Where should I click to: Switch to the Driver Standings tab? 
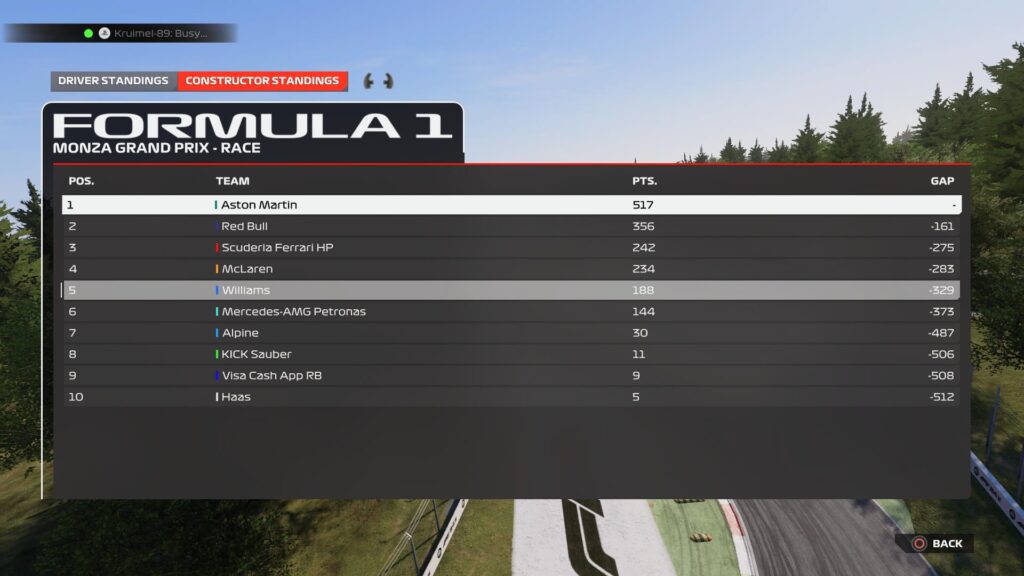[113, 81]
